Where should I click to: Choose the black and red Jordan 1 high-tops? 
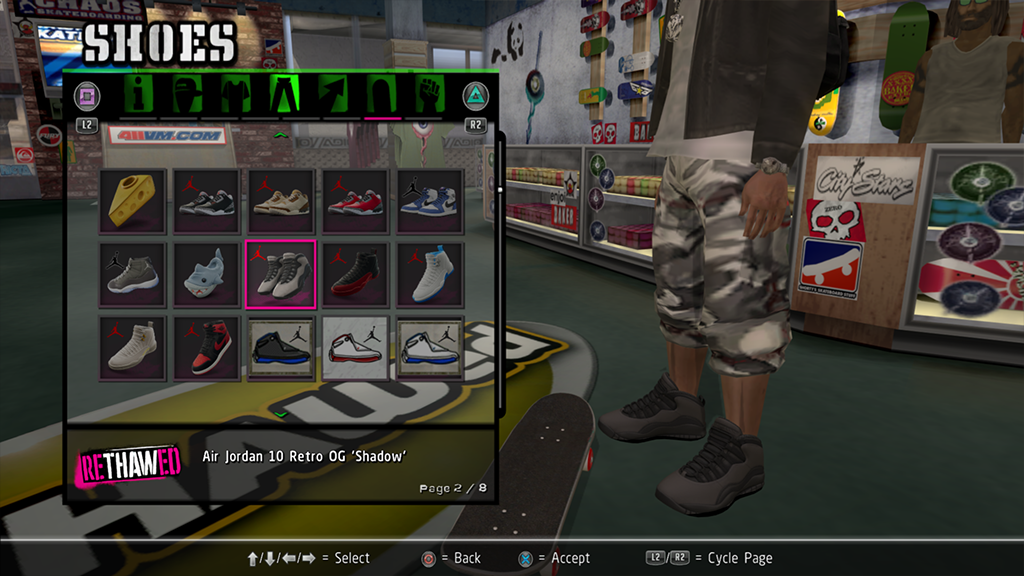[x=208, y=348]
